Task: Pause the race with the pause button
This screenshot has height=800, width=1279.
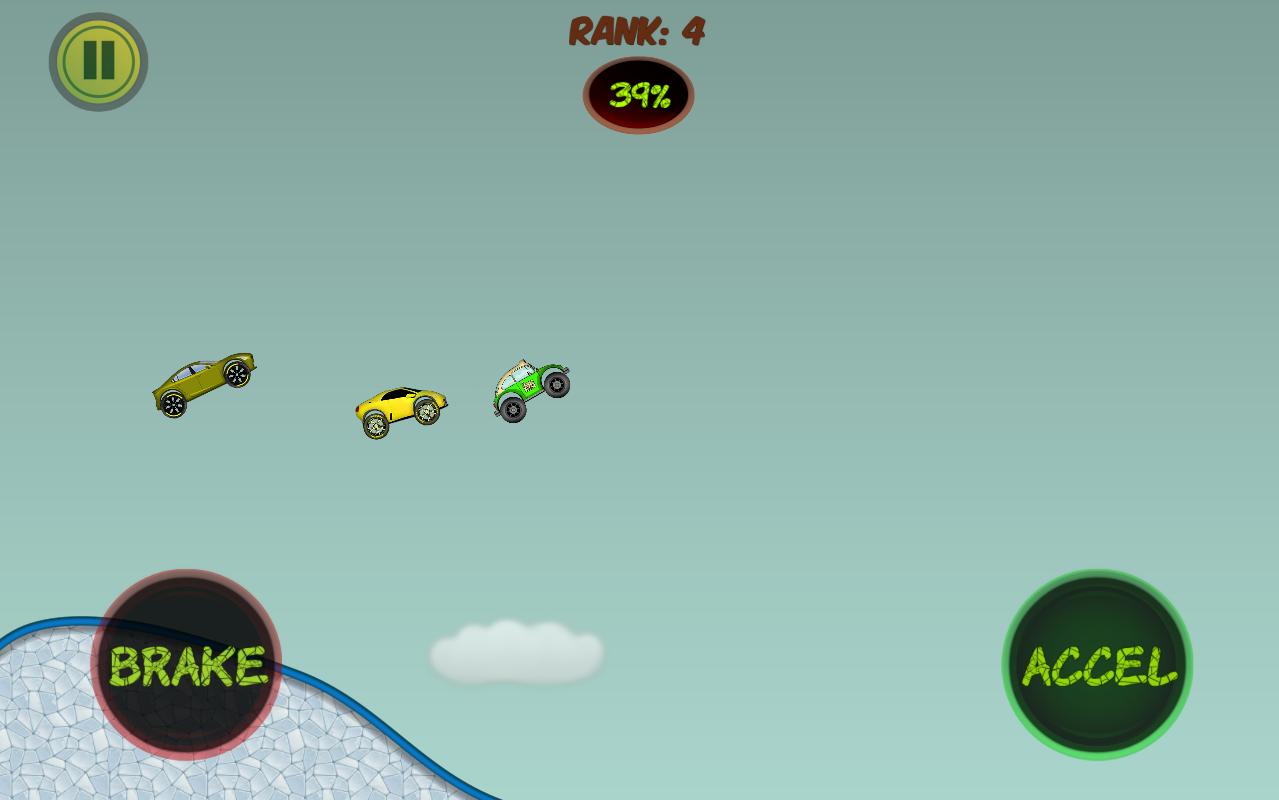Action: click(x=98, y=61)
